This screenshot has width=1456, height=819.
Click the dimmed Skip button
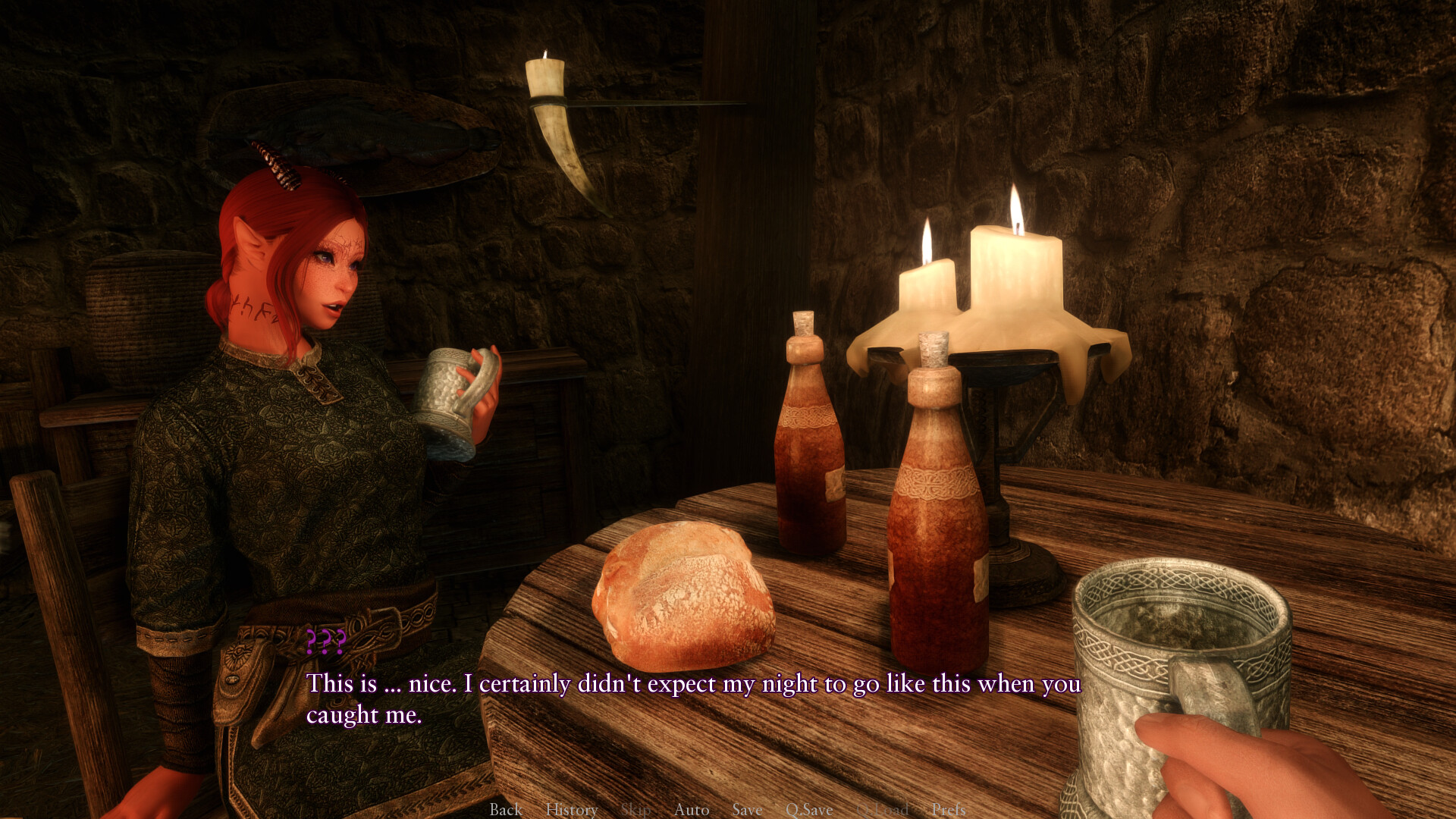click(635, 809)
